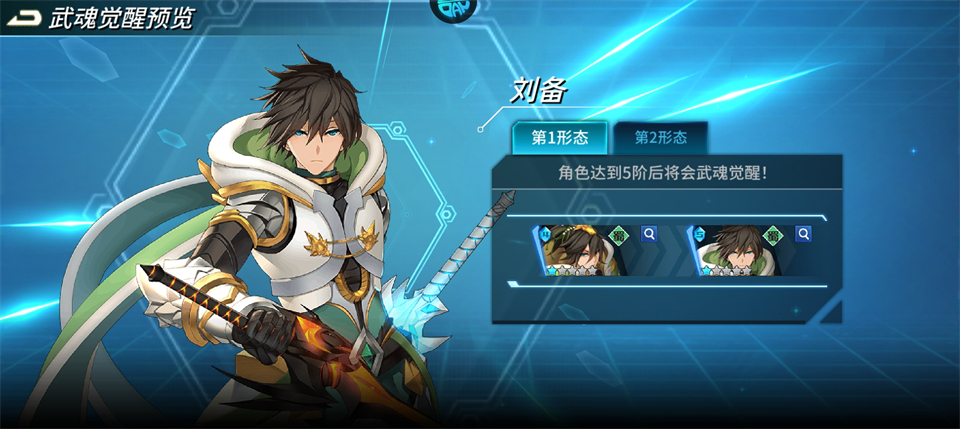
Task: Select the golden-flame 刘备 portrait card
Action: click(582, 250)
